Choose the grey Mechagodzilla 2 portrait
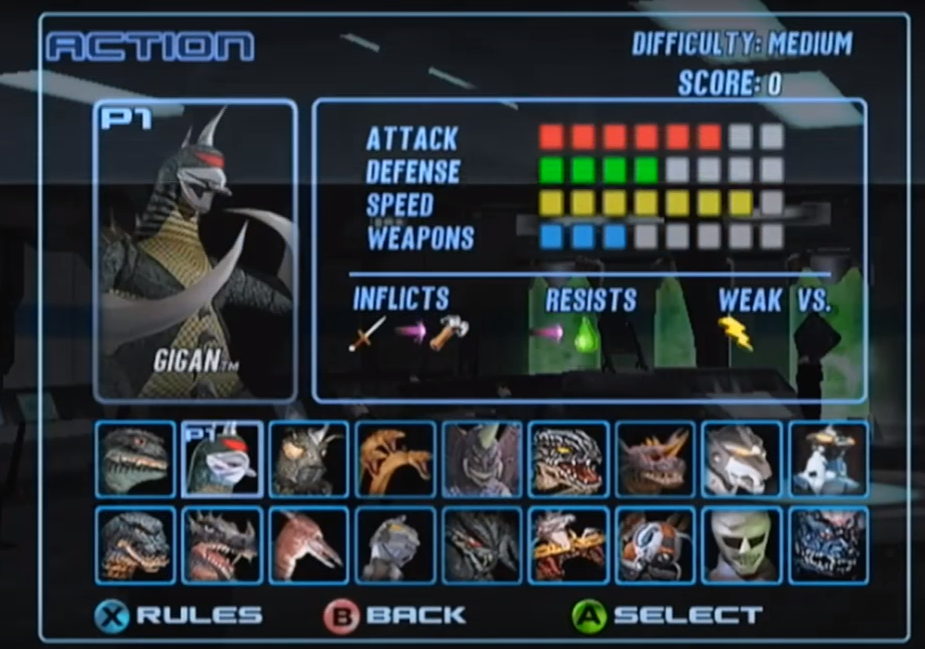 [x=394, y=545]
